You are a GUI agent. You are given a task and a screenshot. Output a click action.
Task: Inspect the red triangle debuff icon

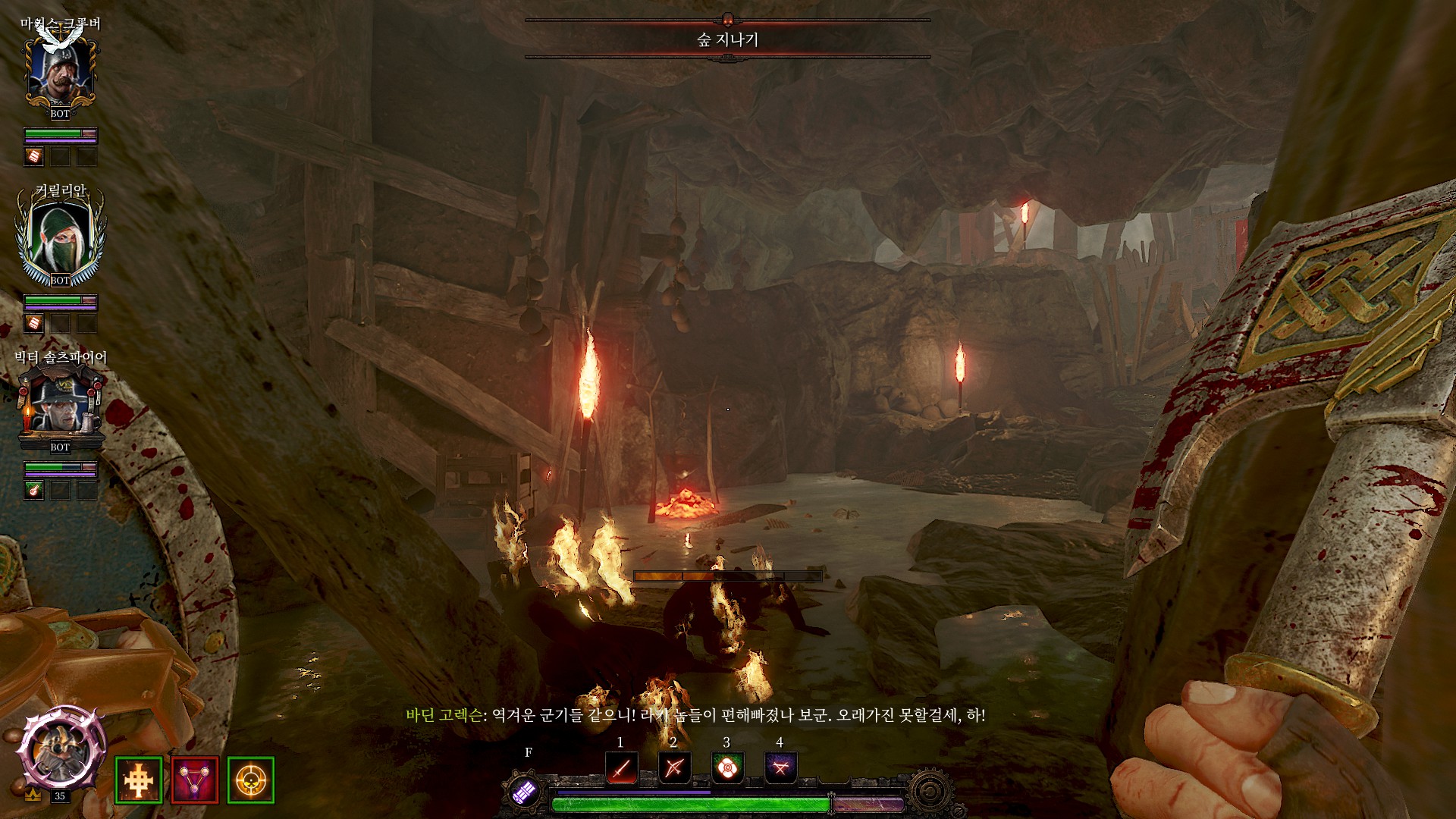pos(195,780)
